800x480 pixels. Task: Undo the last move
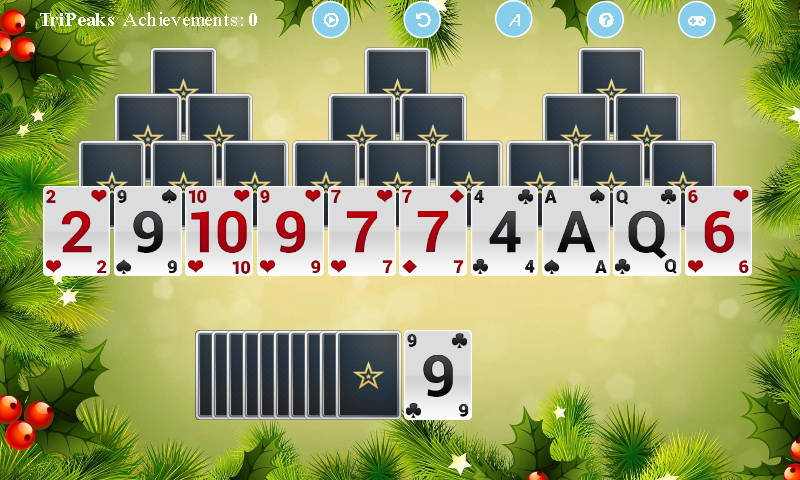click(x=422, y=19)
